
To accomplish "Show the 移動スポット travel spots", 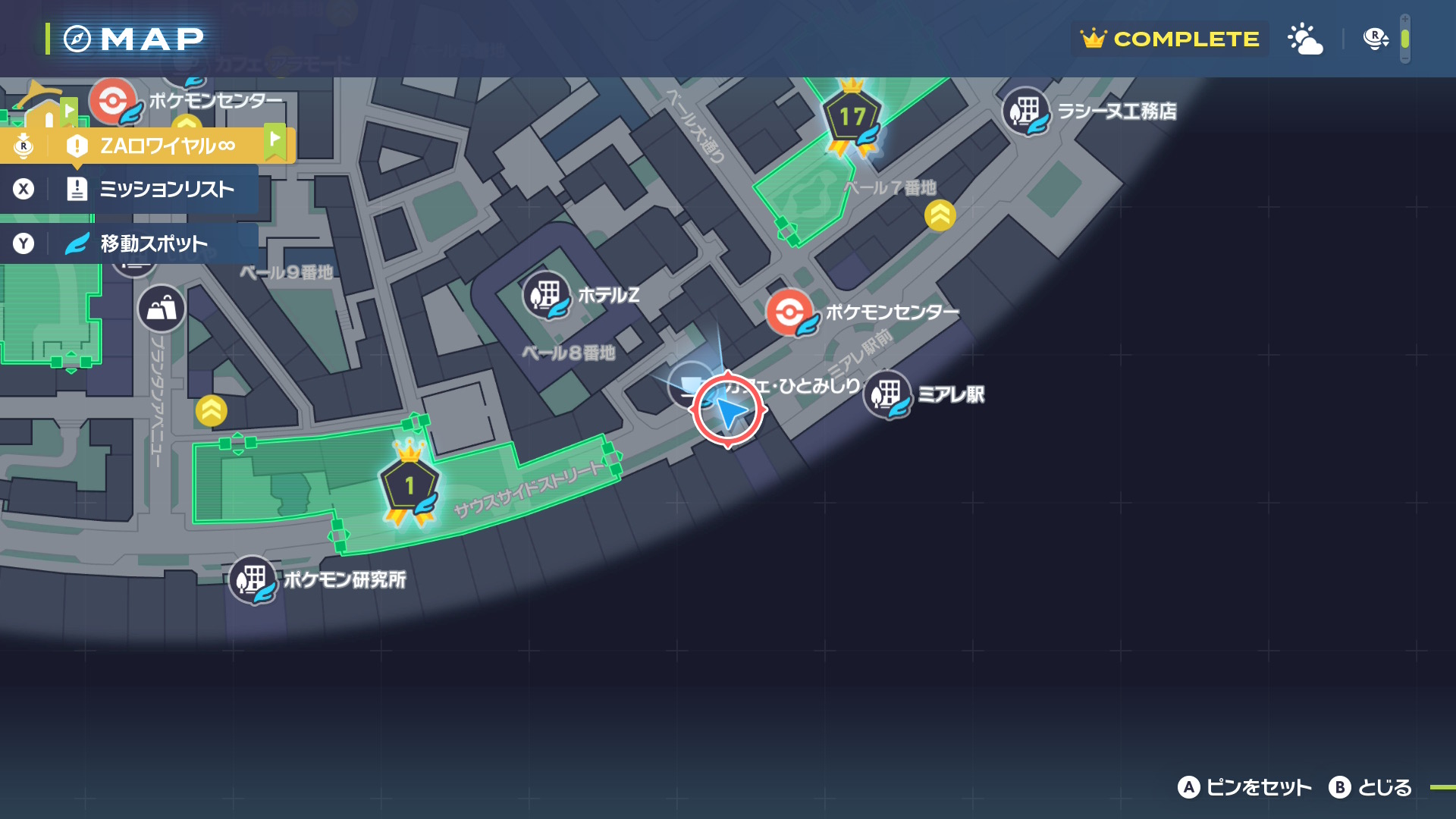I will pos(153,243).
